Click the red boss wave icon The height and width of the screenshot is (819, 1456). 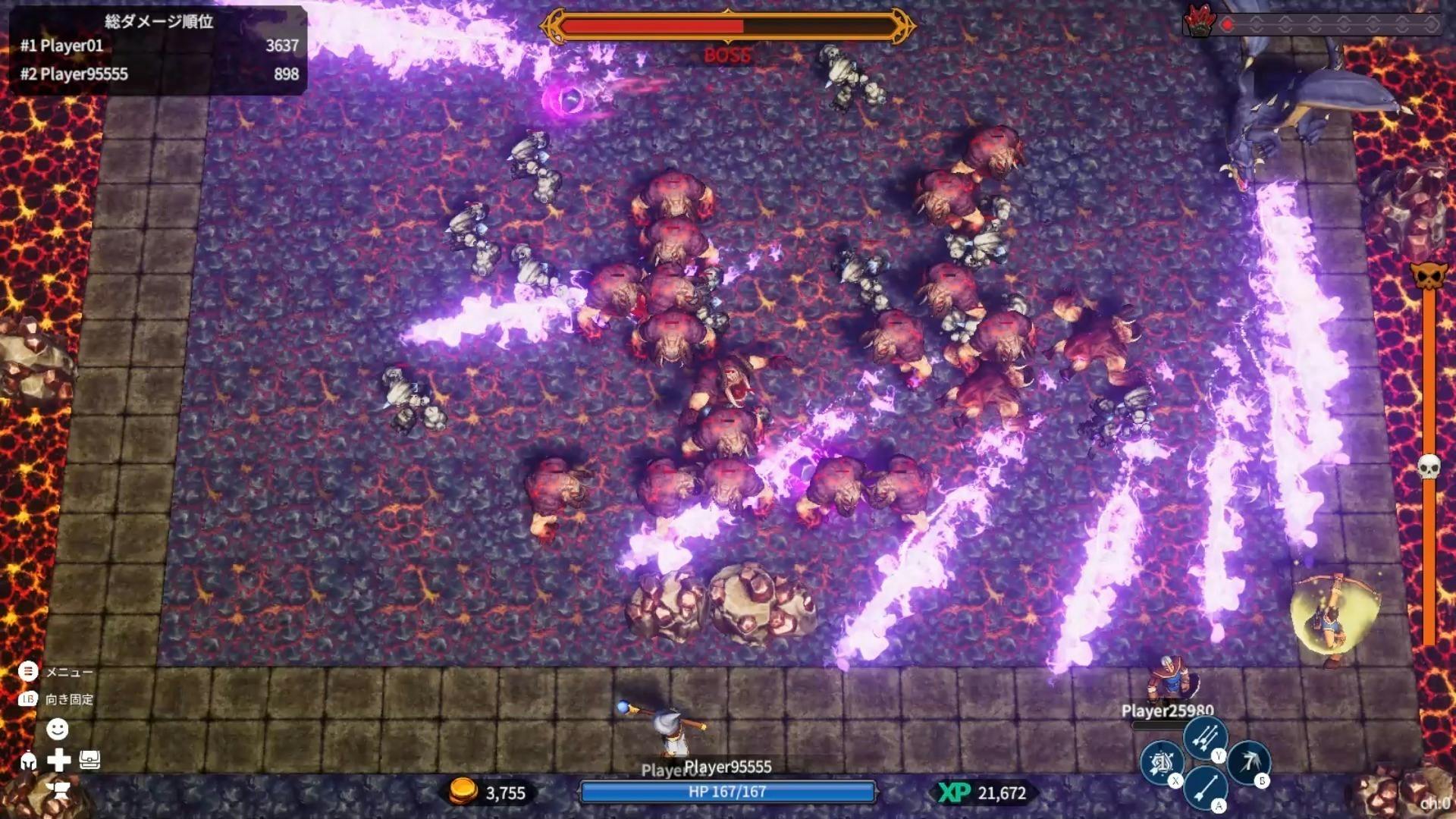(1199, 22)
